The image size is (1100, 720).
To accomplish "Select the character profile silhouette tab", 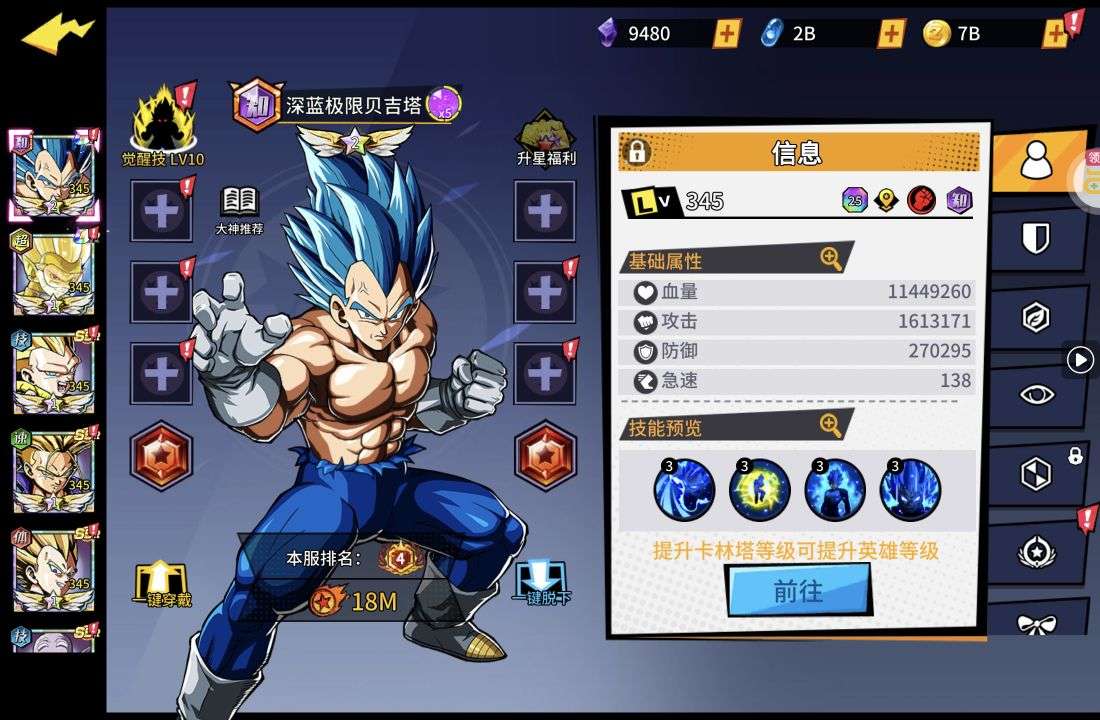I will [x=1036, y=160].
